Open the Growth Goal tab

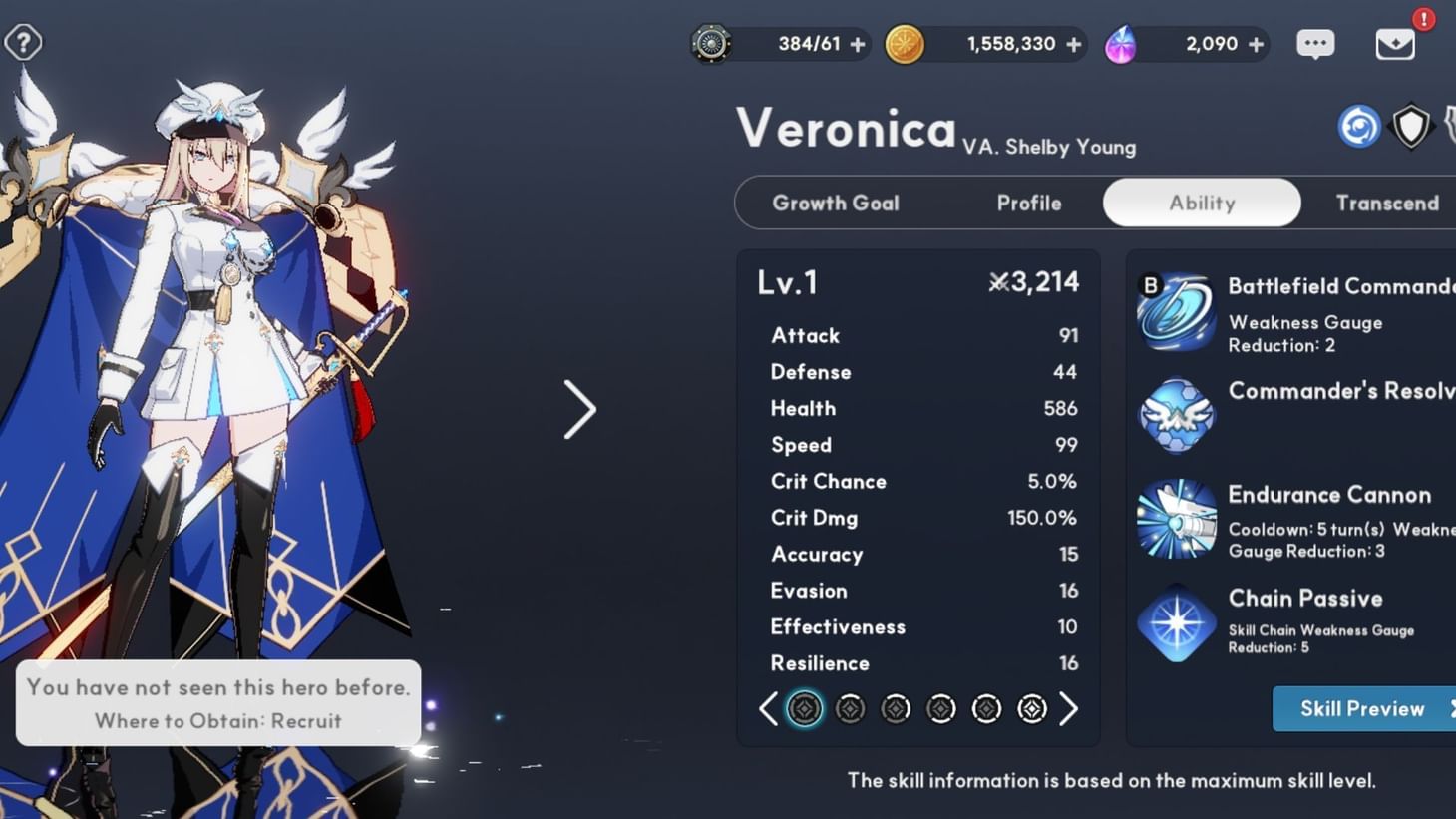837,203
